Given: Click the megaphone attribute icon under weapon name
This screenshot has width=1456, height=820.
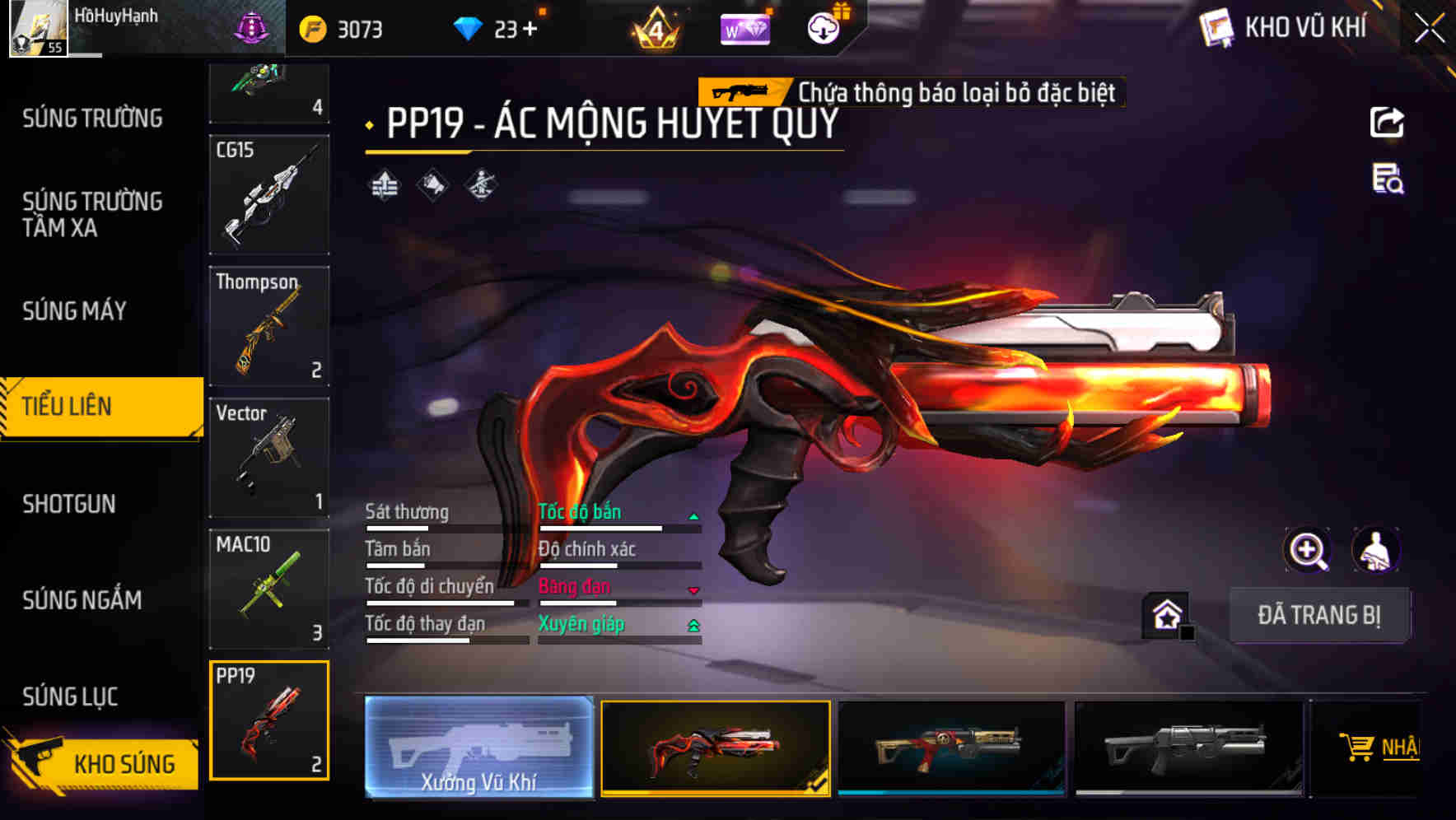Looking at the screenshot, I should pyautogui.click(x=434, y=184).
